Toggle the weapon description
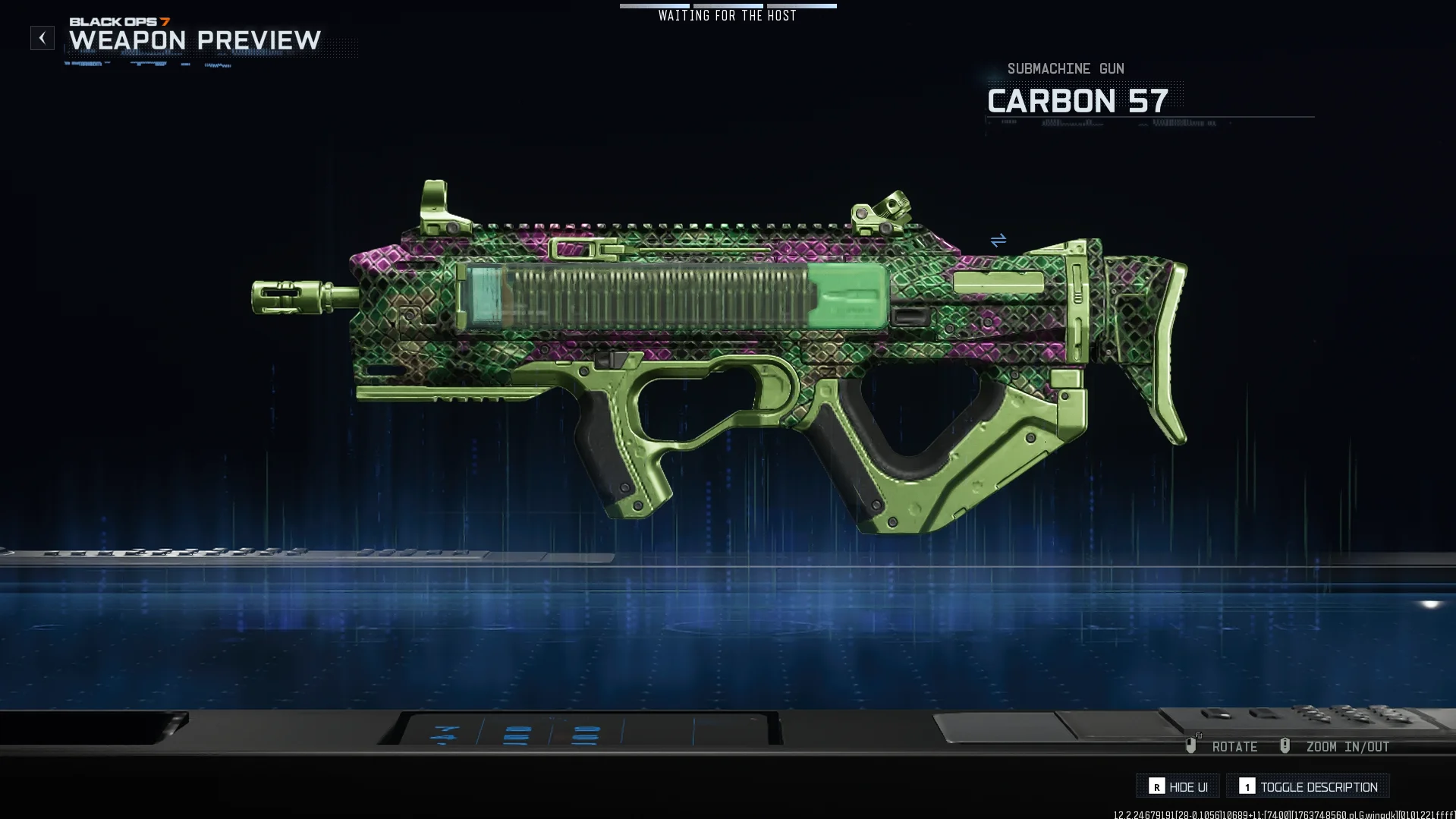Viewport: 1456px width, 819px height. [1308, 786]
